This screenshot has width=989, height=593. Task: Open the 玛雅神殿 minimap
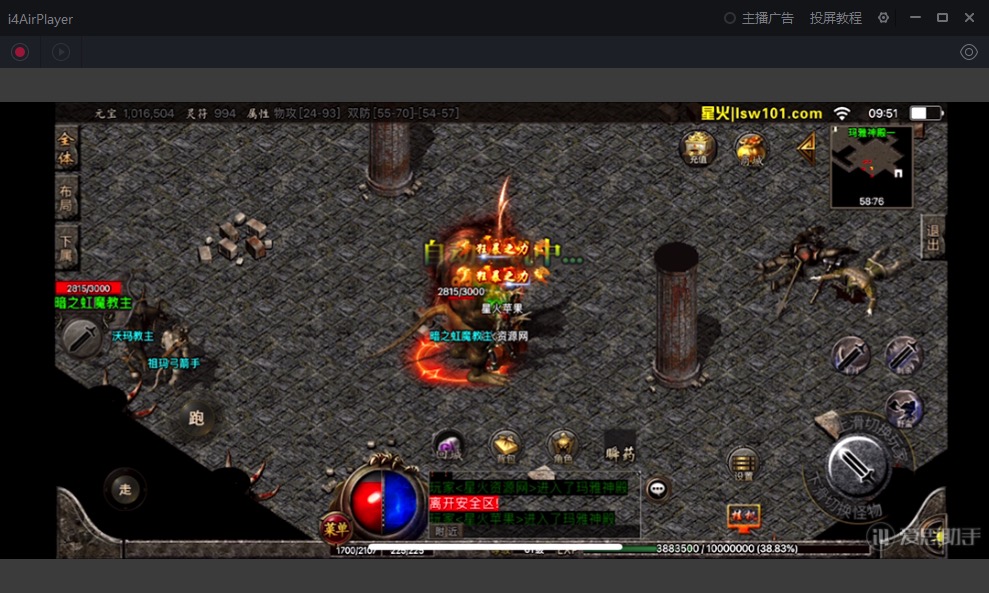pyautogui.click(x=871, y=165)
